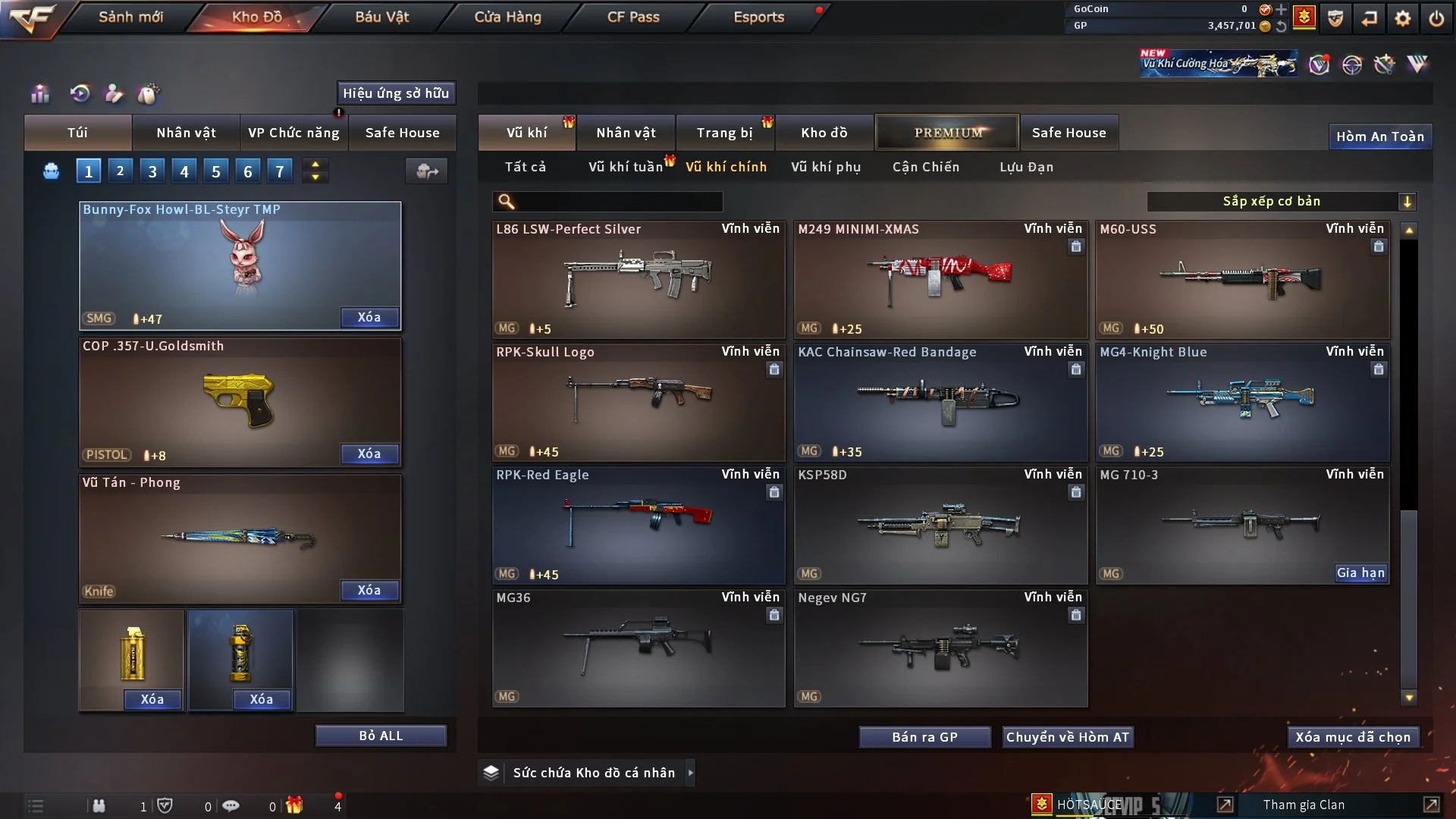Choose the RPK-Red Eagle machine gun
This screenshot has width=1456, height=819.
click(639, 525)
